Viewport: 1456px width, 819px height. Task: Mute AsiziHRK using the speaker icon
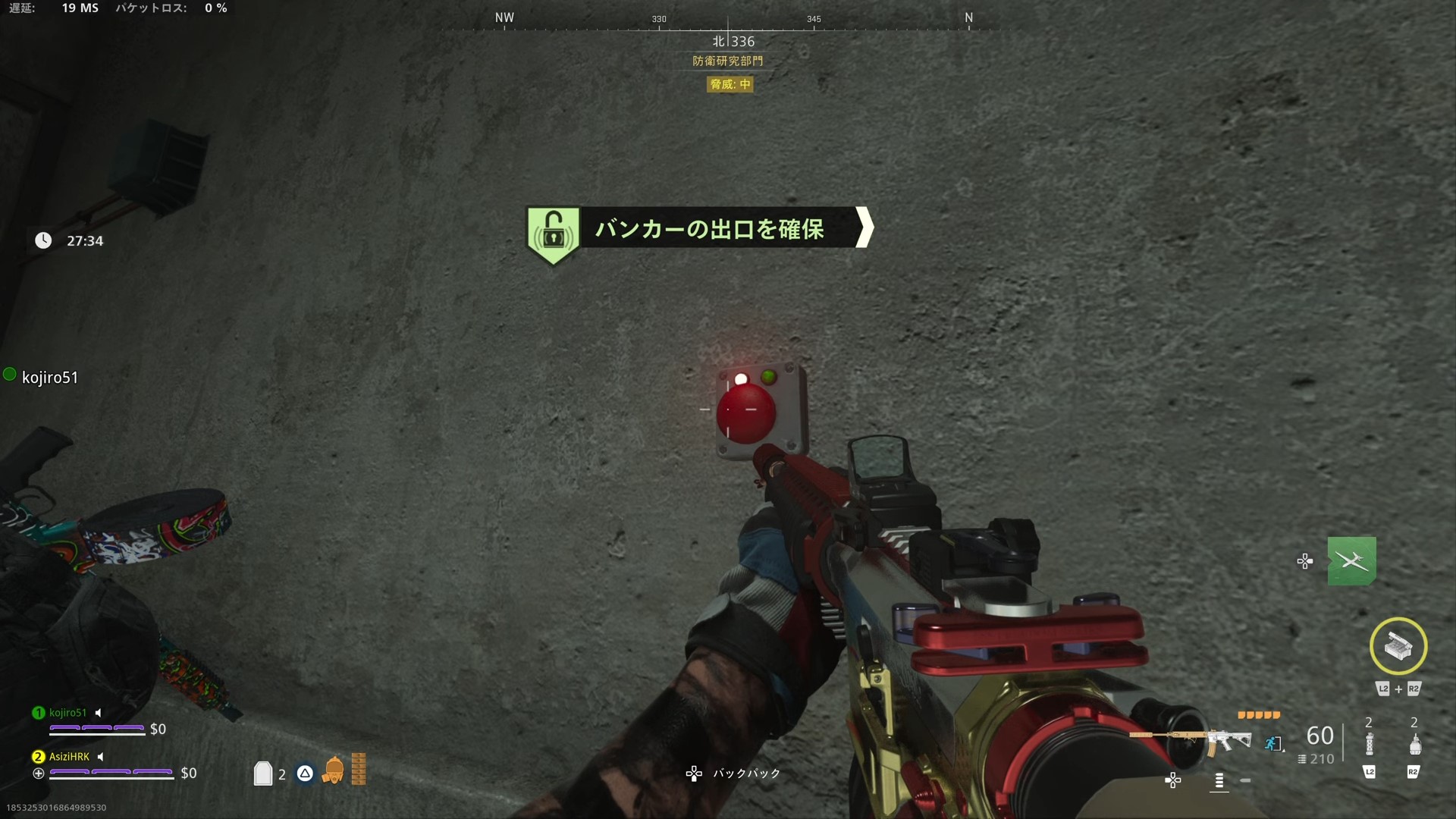tap(101, 756)
